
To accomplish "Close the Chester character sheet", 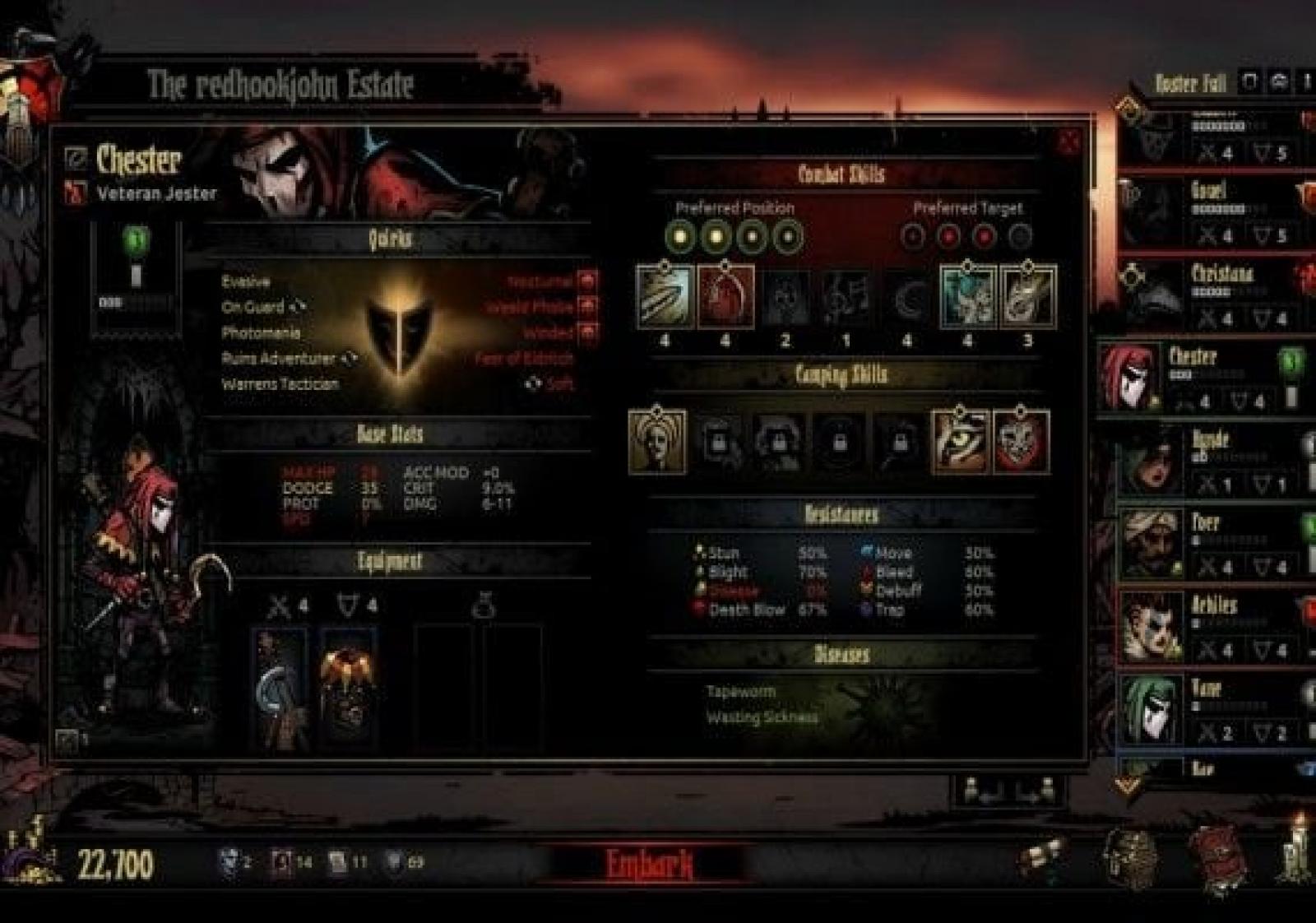I will click(x=1068, y=142).
